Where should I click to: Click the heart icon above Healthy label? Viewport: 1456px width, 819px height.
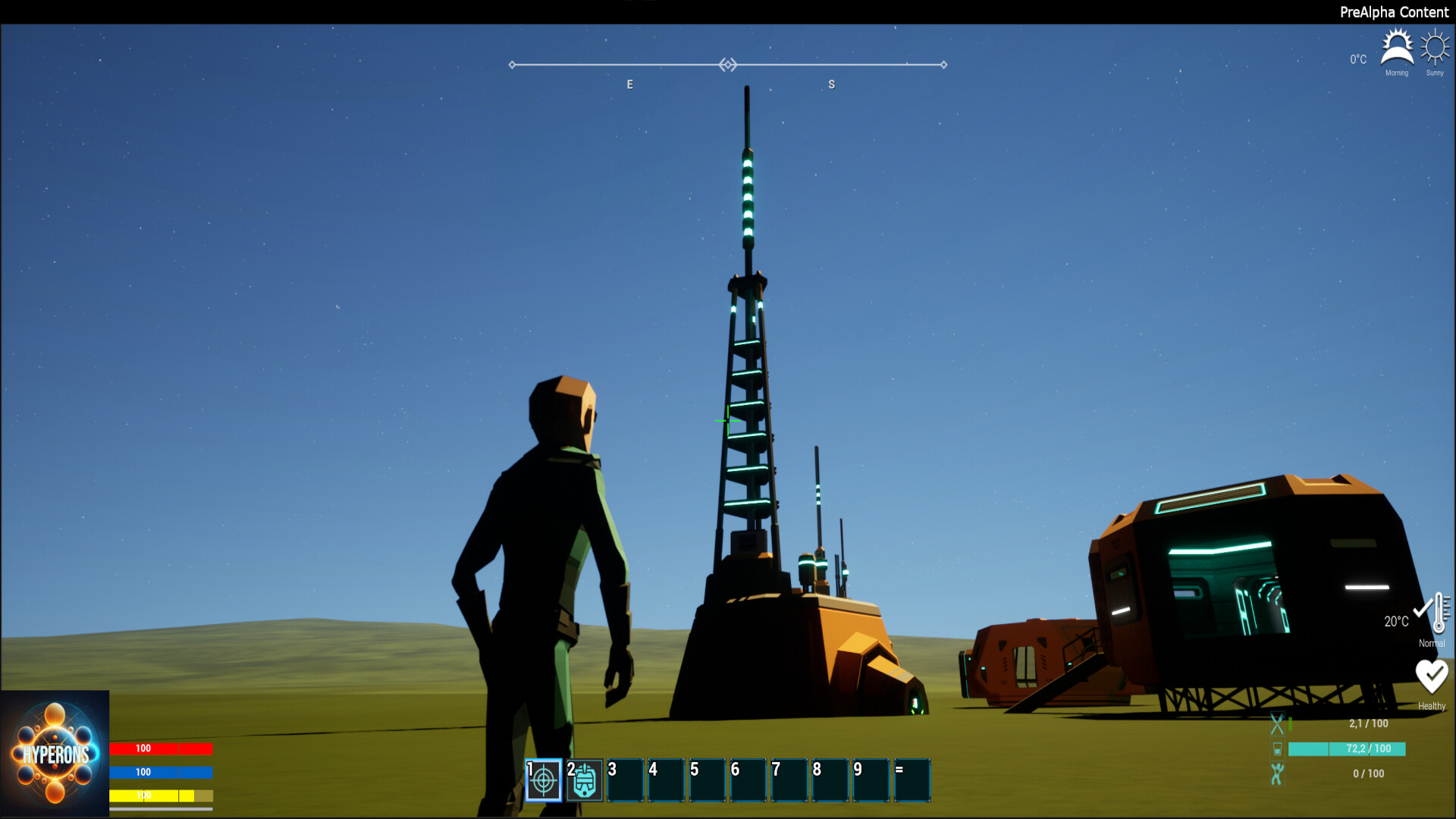[1432, 673]
